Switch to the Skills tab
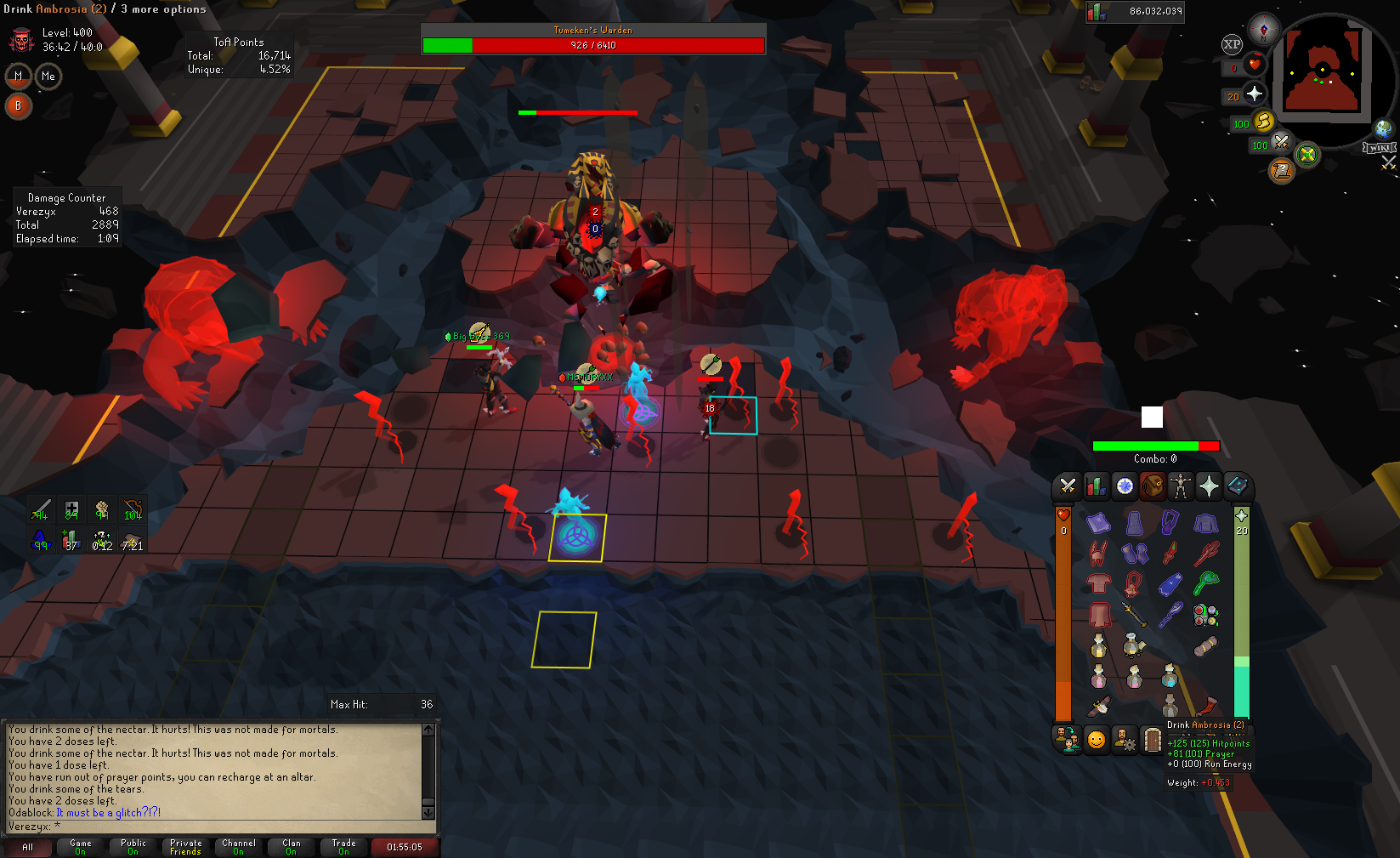 coord(1097,486)
